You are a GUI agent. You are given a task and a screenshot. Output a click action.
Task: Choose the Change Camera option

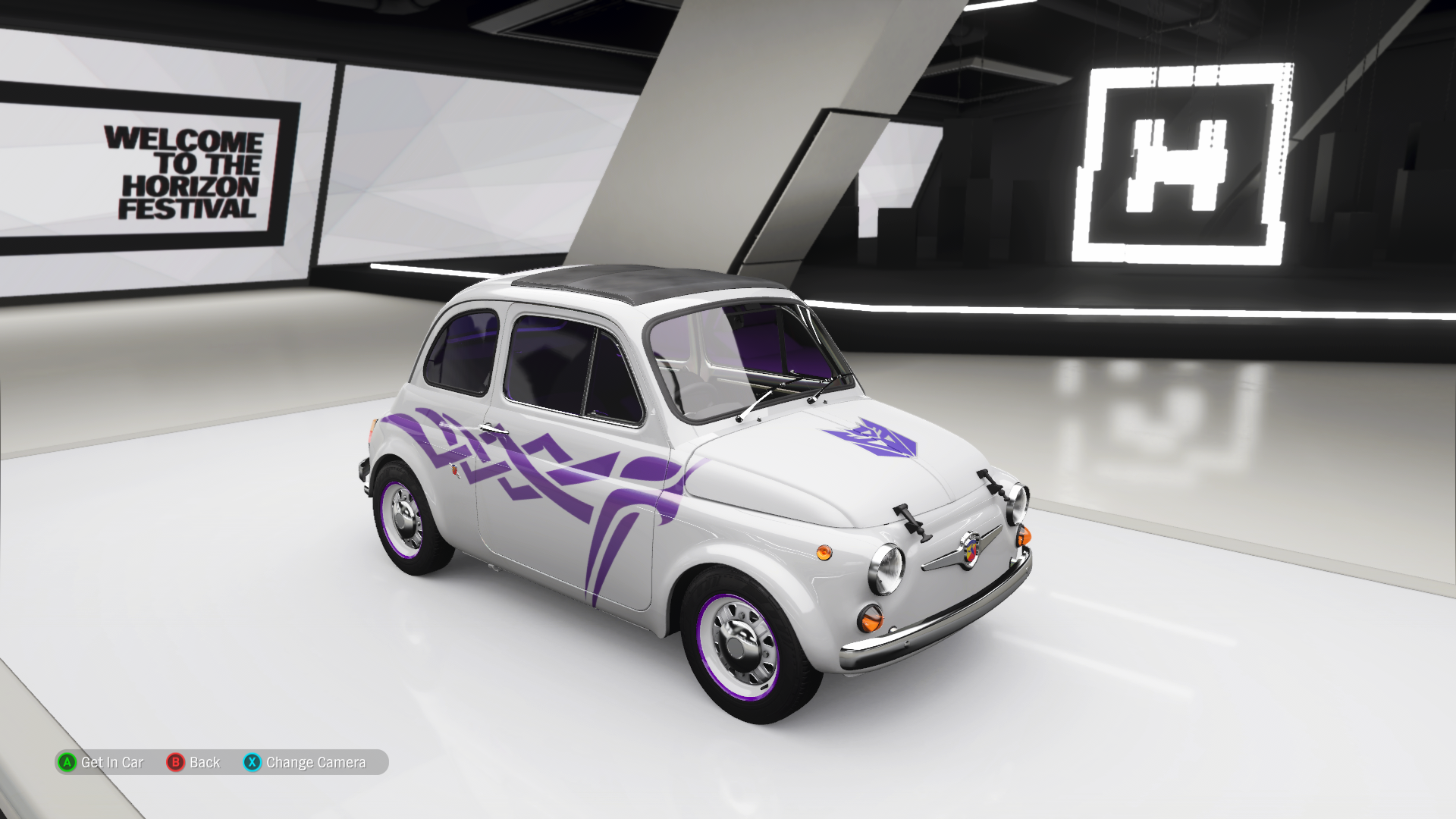(305, 762)
